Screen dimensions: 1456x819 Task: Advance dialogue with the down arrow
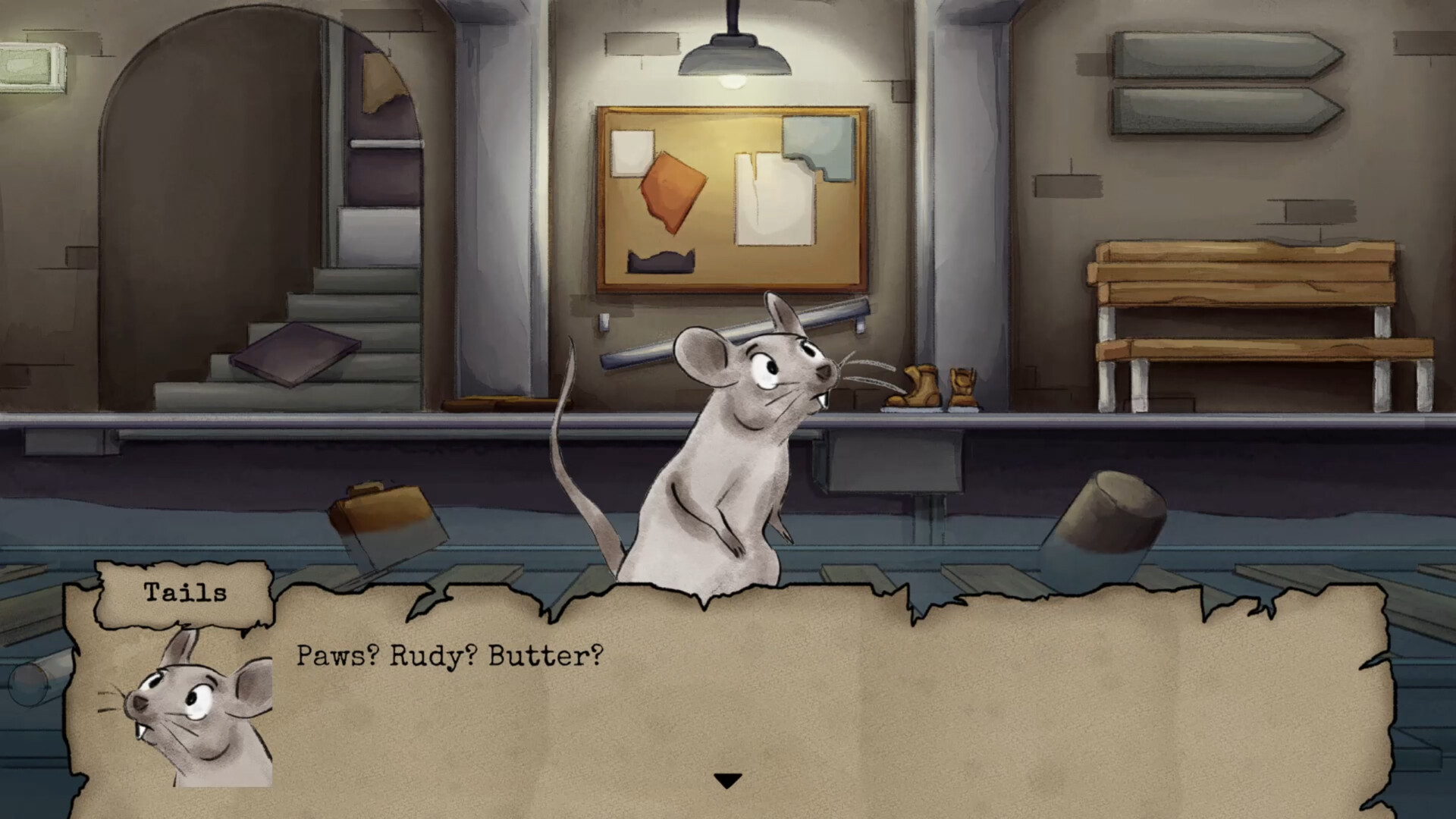(727, 780)
